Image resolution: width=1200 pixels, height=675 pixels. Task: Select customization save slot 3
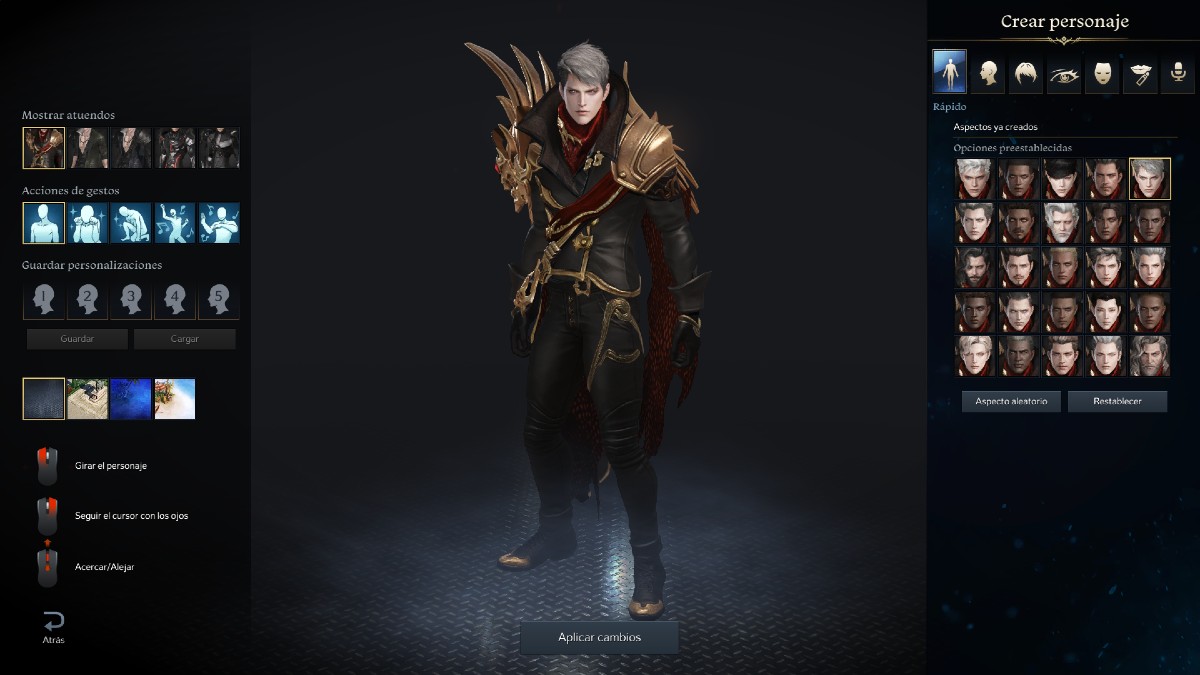tap(131, 299)
